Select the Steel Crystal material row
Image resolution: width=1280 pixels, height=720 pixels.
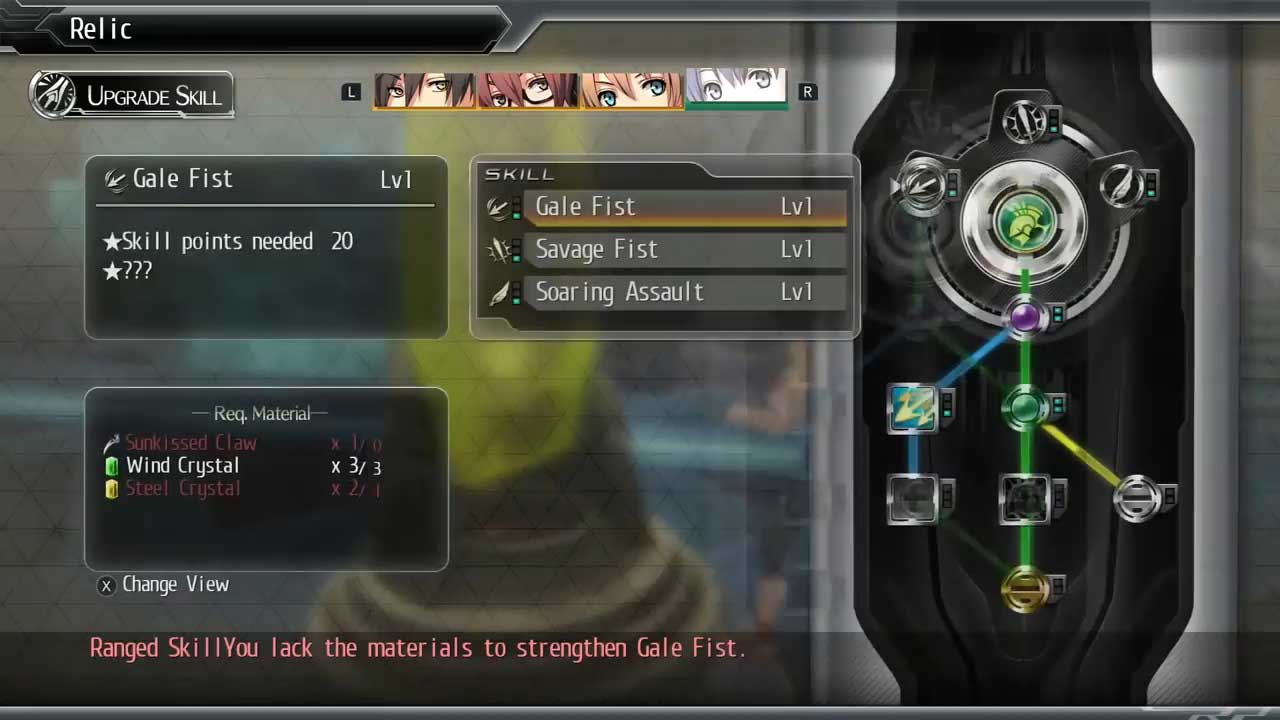pyautogui.click(x=242, y=489)
